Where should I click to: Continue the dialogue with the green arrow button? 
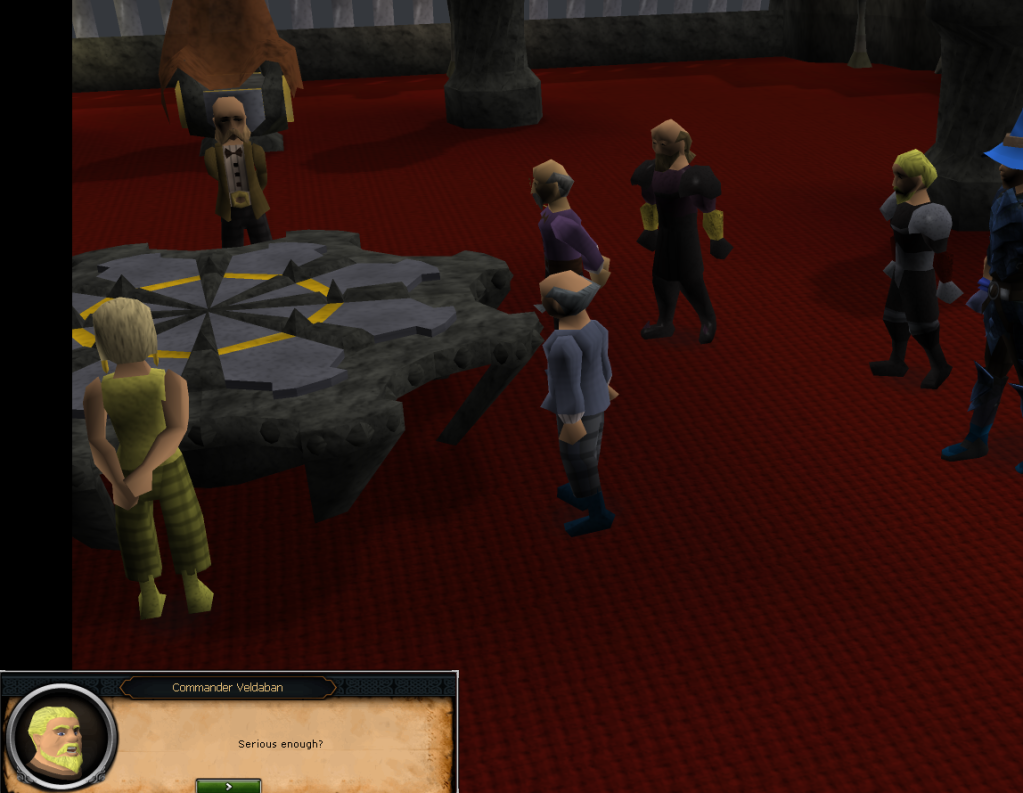228,785
